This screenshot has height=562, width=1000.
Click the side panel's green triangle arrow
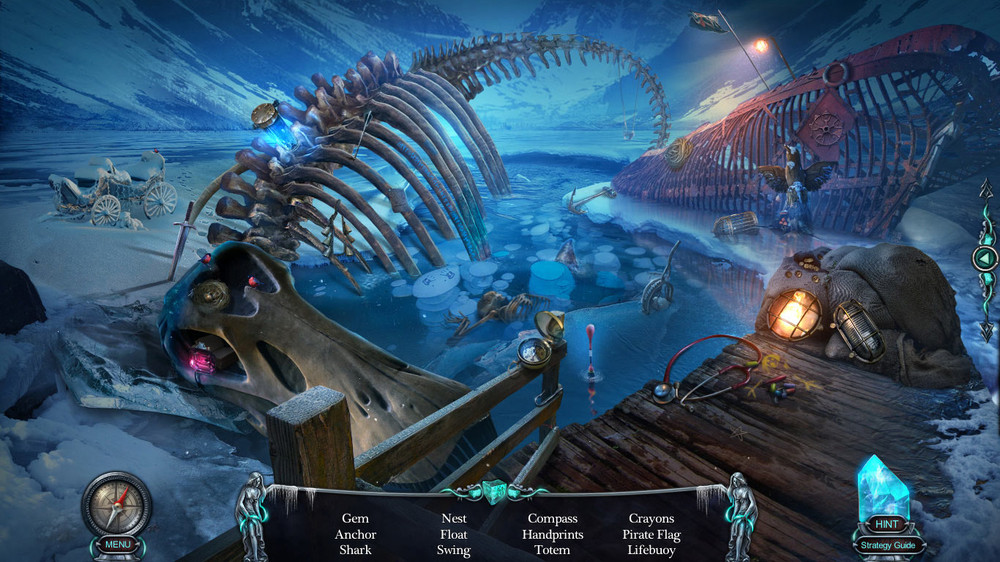pyautogui.click(x=984, y=258)
